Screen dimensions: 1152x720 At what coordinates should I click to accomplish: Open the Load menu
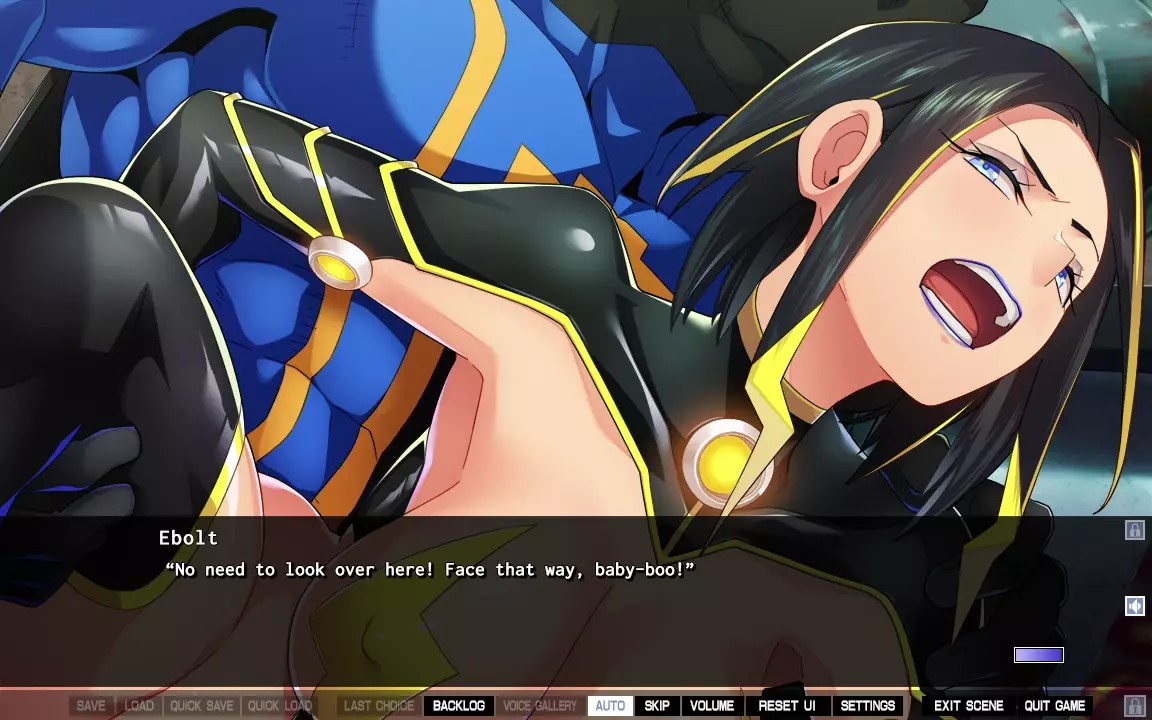tap(139, 706)
